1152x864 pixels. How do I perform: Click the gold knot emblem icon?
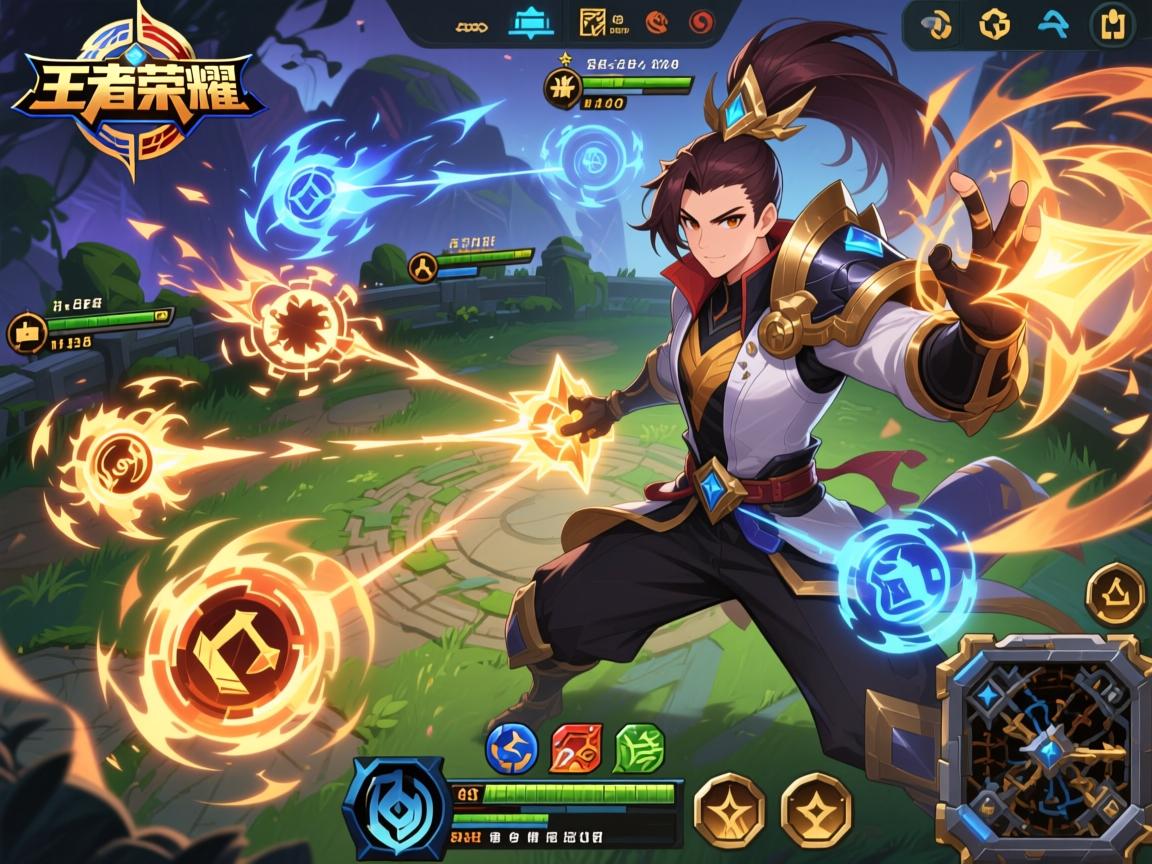pos(994,24)
